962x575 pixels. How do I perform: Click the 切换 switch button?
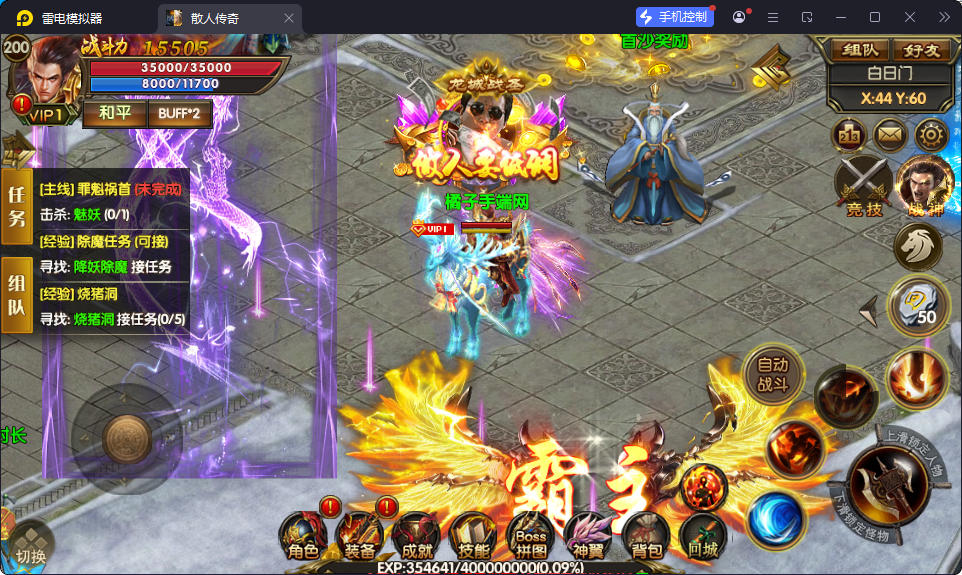[x=29, y=547]
